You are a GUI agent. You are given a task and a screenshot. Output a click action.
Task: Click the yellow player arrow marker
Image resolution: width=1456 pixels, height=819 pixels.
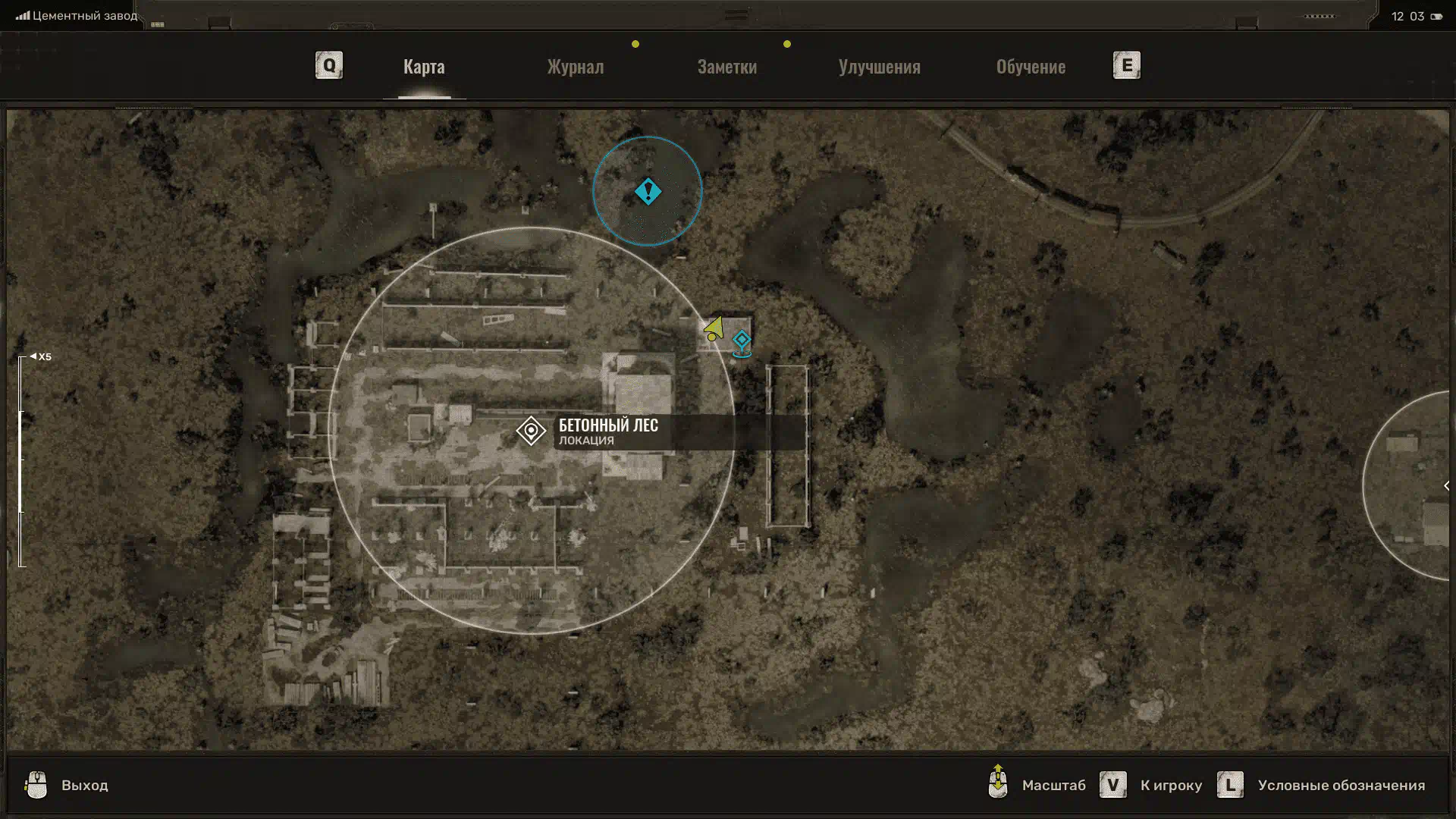coord(714,329)
